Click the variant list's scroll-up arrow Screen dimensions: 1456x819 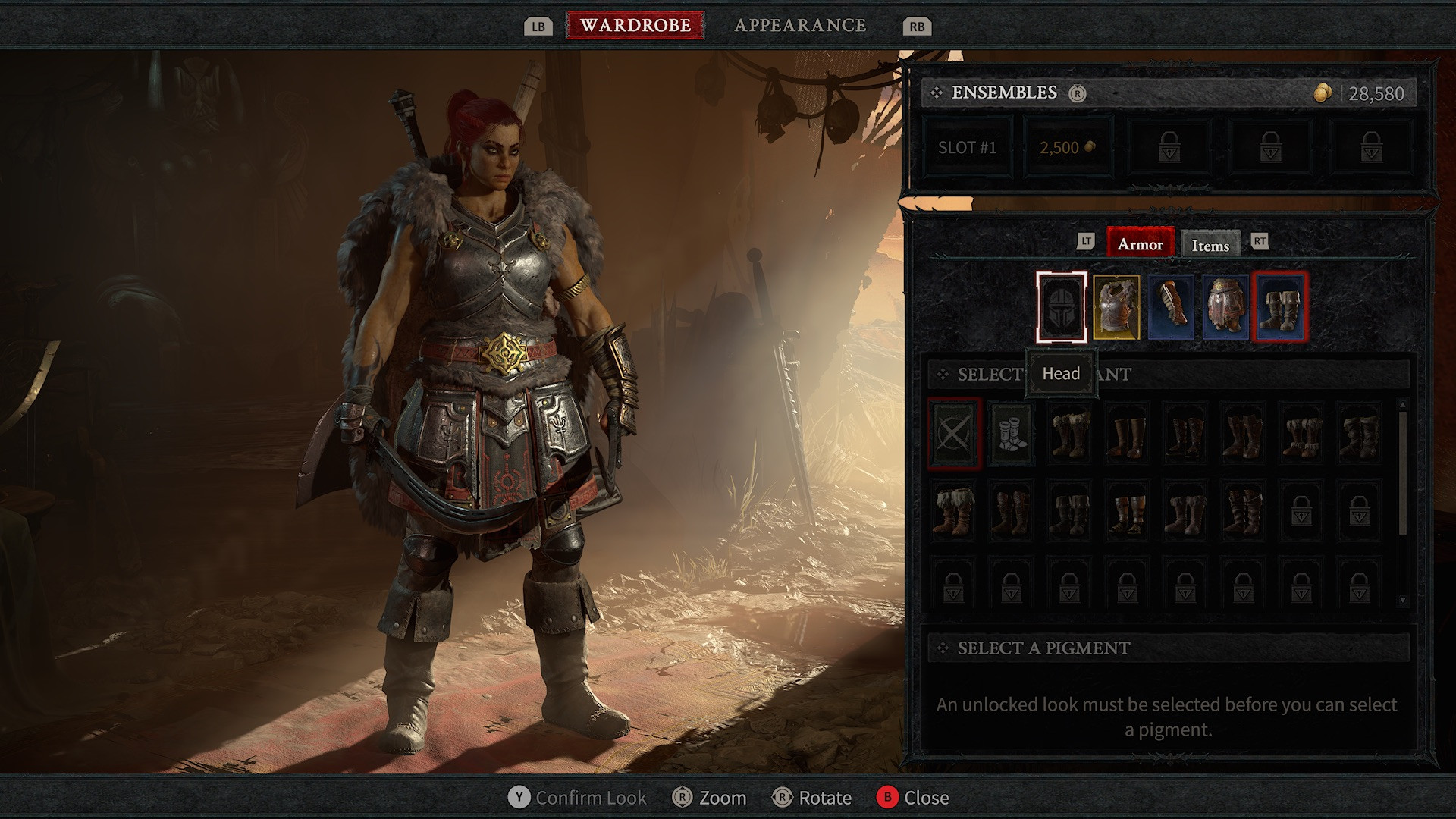pos(1402,405)
